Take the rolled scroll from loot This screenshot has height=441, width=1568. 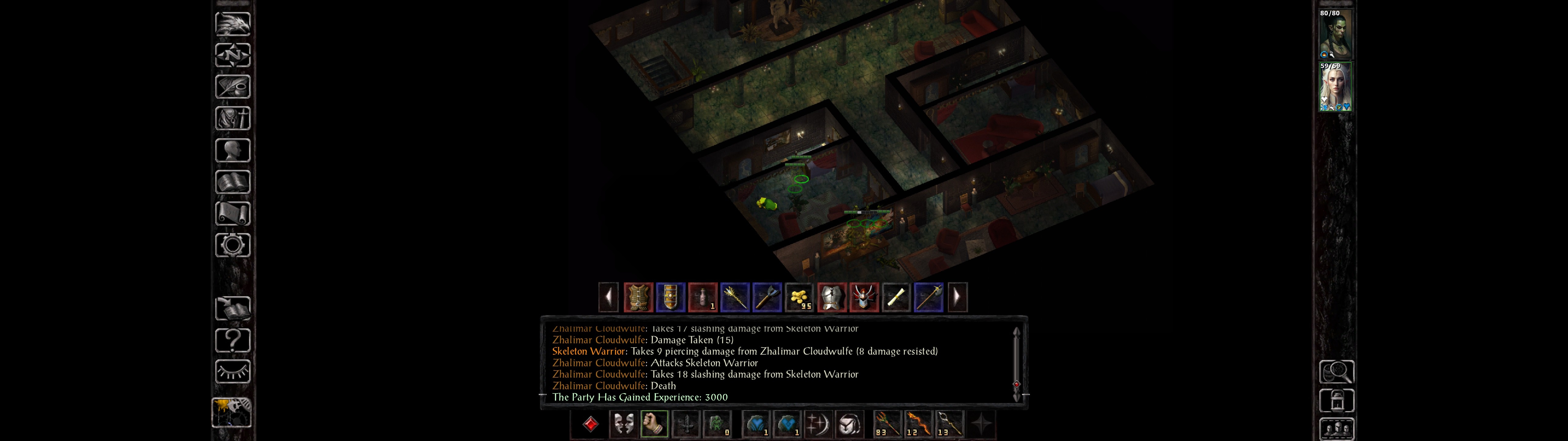tap(896, 297)
